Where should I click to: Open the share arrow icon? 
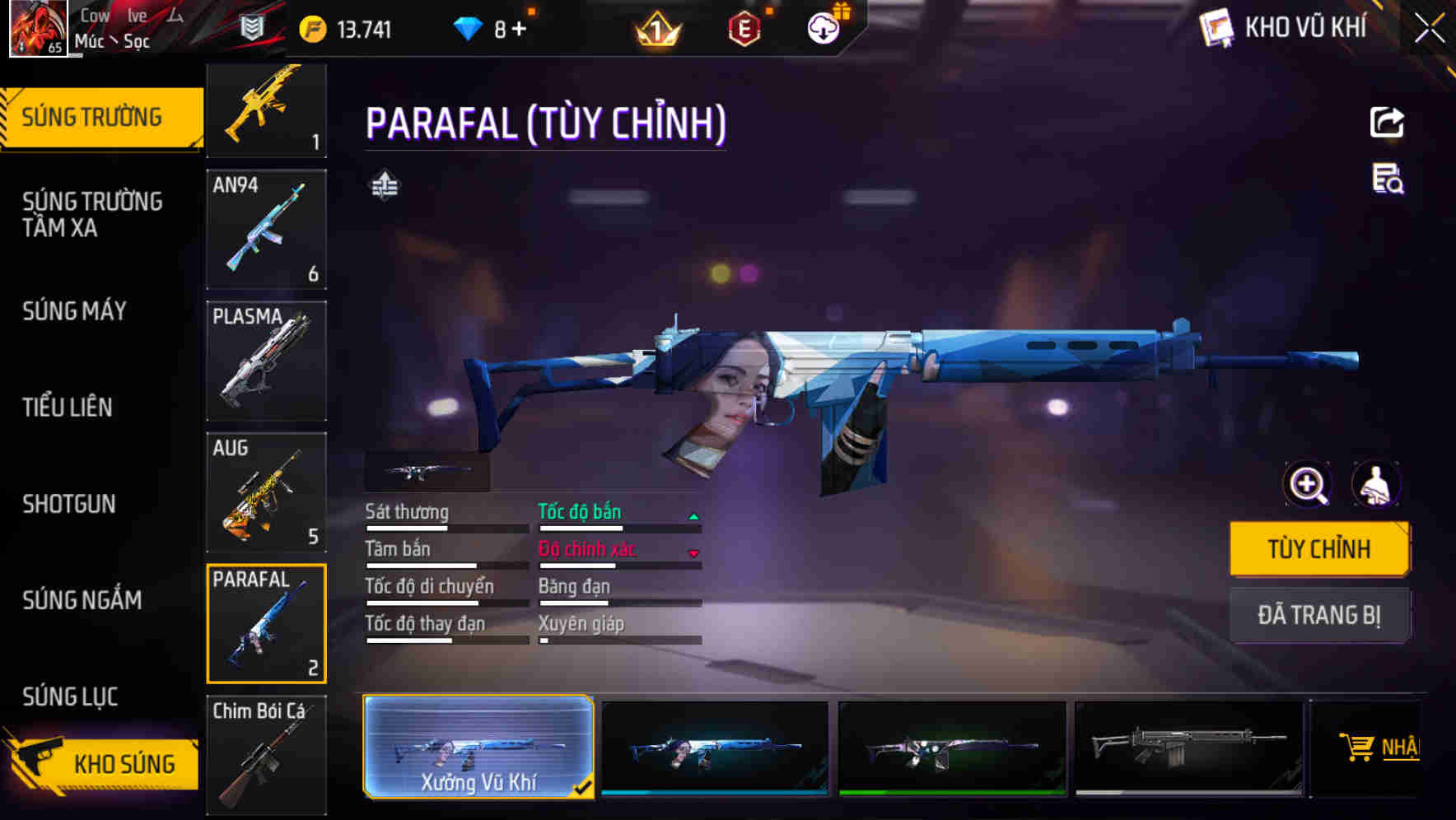click(1387, 123)
